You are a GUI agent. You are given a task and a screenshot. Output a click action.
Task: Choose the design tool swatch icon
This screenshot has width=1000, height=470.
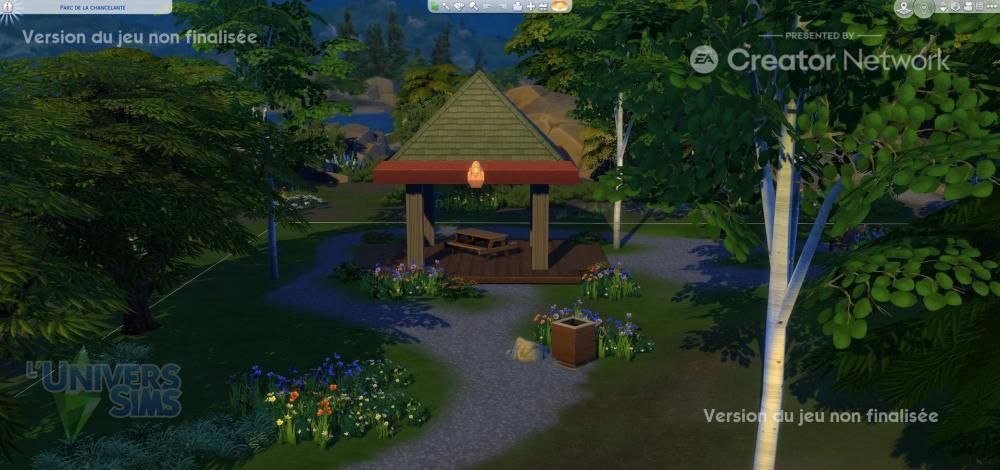point(459,6)
